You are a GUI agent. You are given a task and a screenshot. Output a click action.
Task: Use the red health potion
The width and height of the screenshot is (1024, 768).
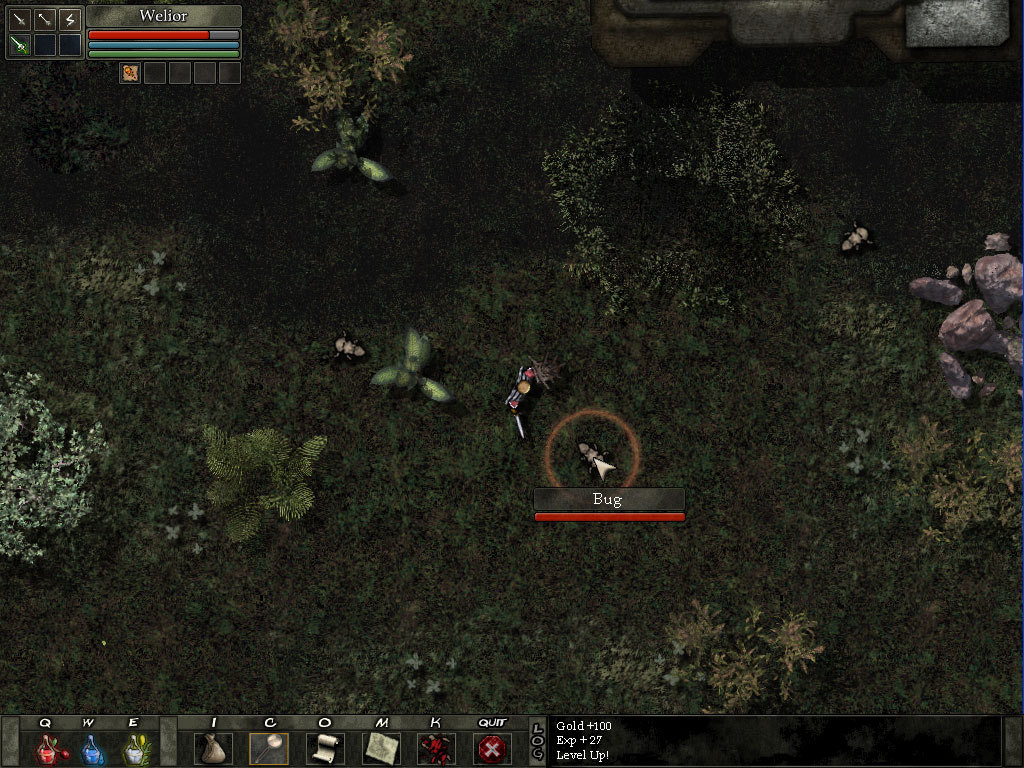tap(47, 748)
